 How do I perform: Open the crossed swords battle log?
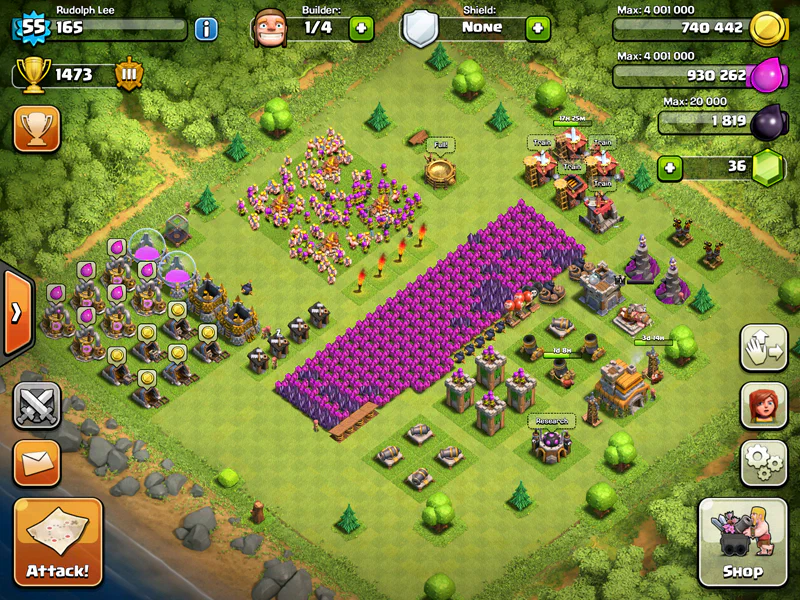pos(37,406)
